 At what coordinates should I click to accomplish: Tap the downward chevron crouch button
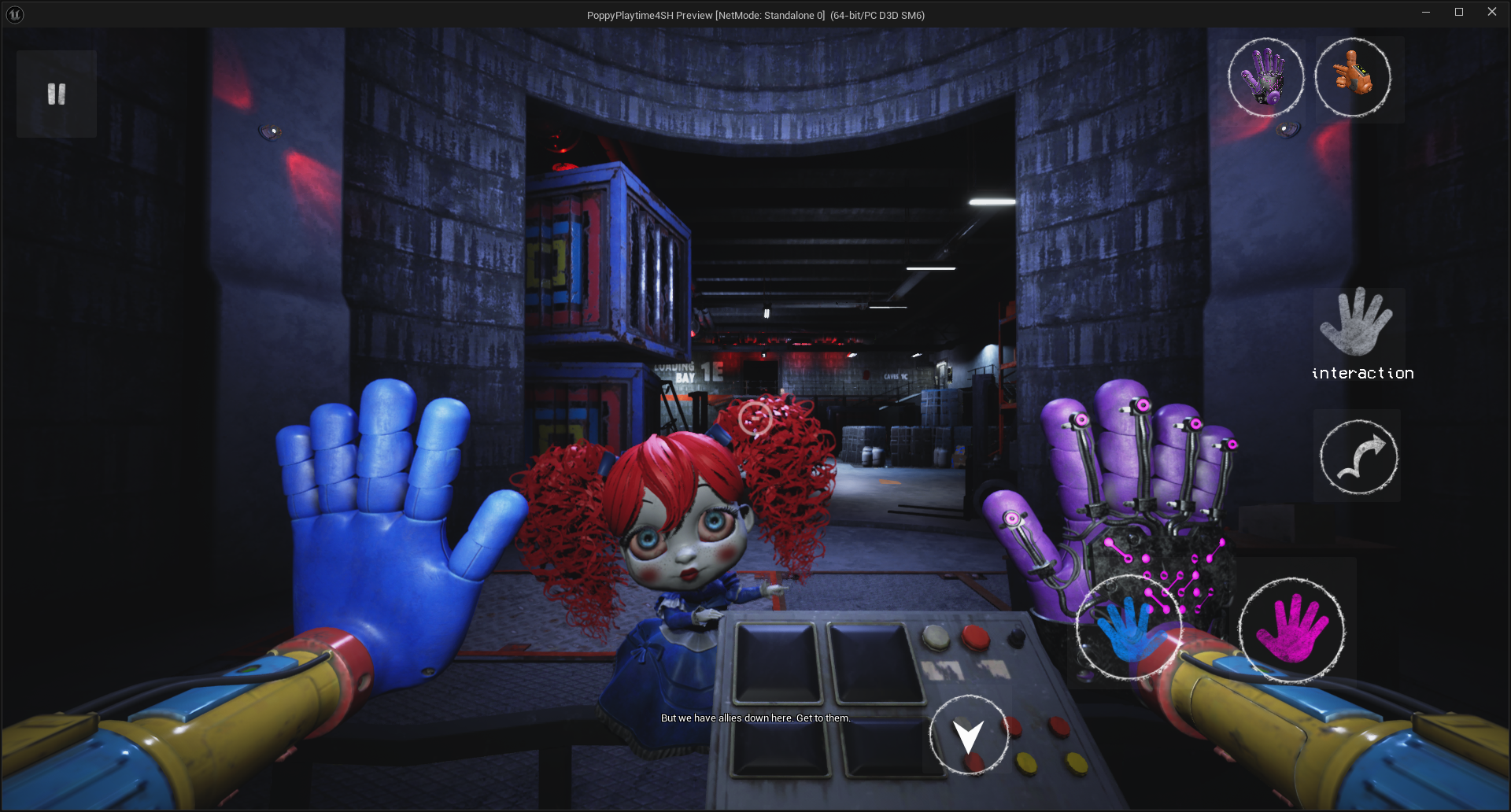[x=969, y=736]
